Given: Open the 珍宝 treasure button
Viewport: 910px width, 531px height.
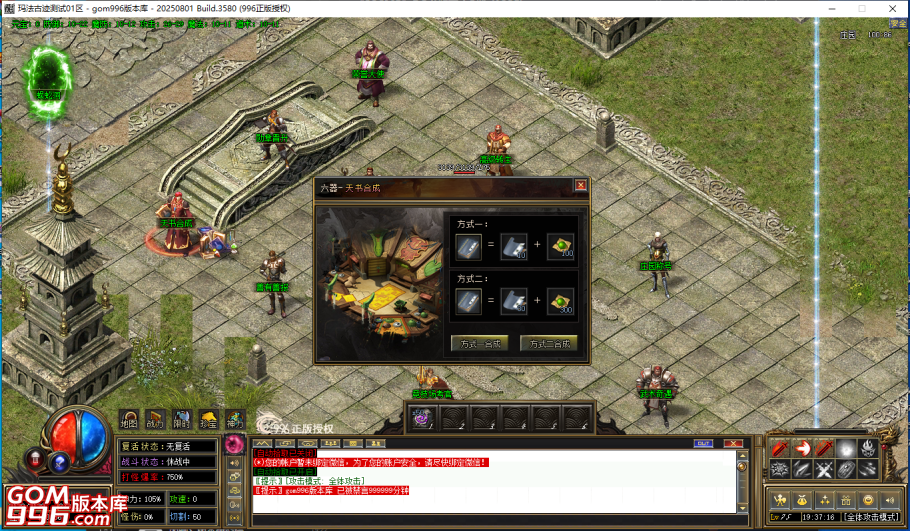Looking at the screenshot, I should pos(207,420).
